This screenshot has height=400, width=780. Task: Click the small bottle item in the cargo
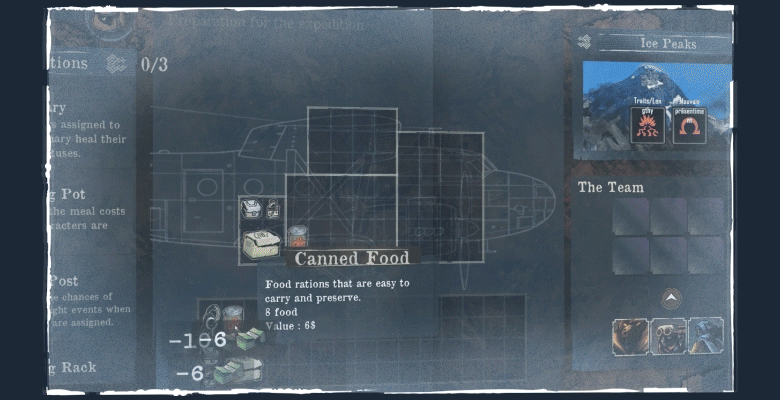273,209
